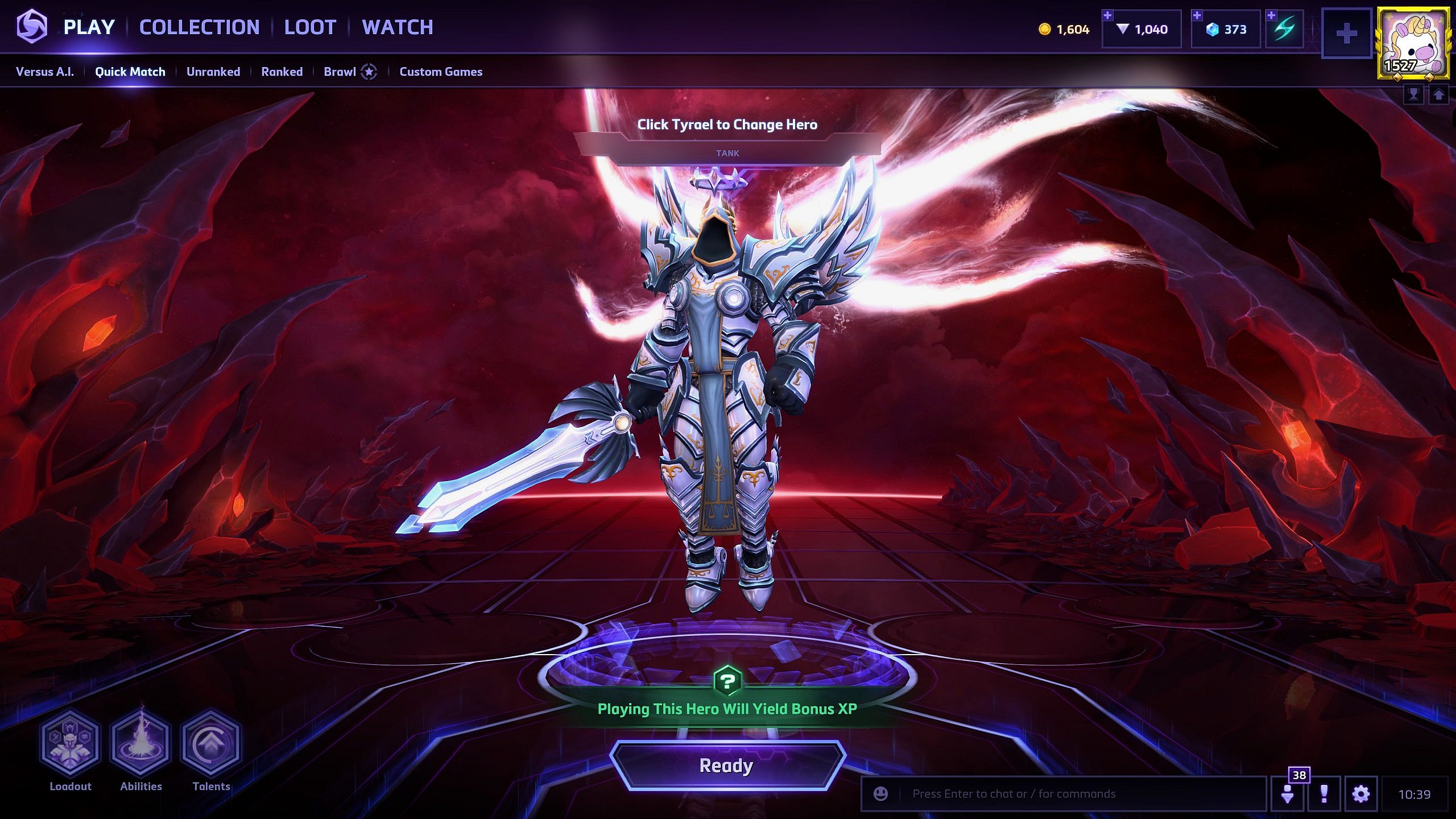1456x819 pixels.
Task: Click the chat input box
Action: point(1069,794)
